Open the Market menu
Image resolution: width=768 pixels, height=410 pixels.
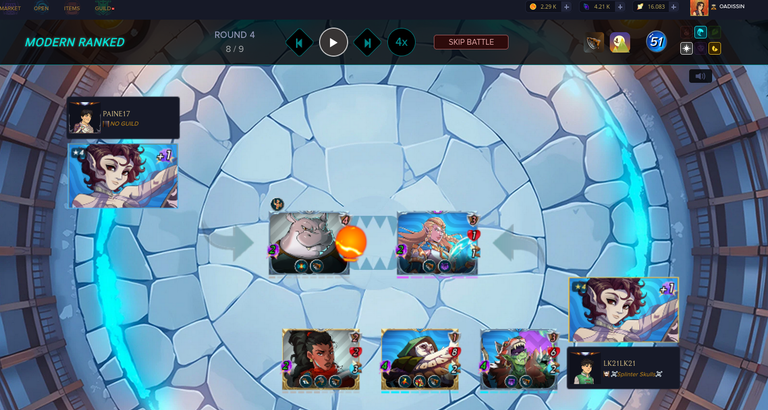tap(10, 7)
